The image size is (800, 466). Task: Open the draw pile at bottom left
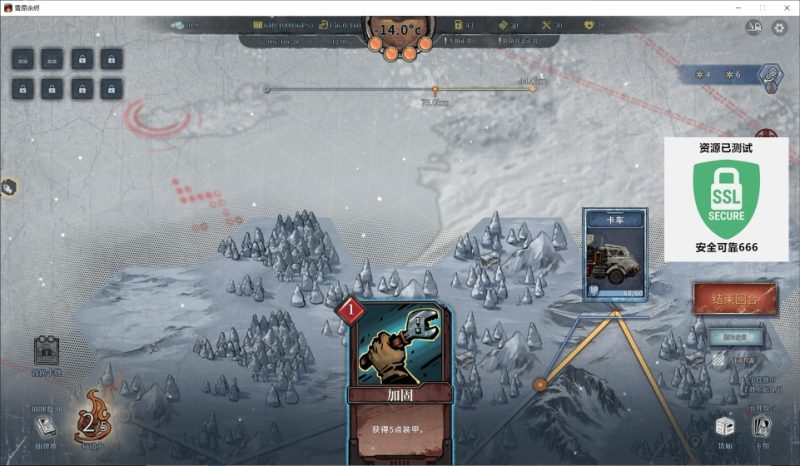pyautogui.click(x=45, y=428)
